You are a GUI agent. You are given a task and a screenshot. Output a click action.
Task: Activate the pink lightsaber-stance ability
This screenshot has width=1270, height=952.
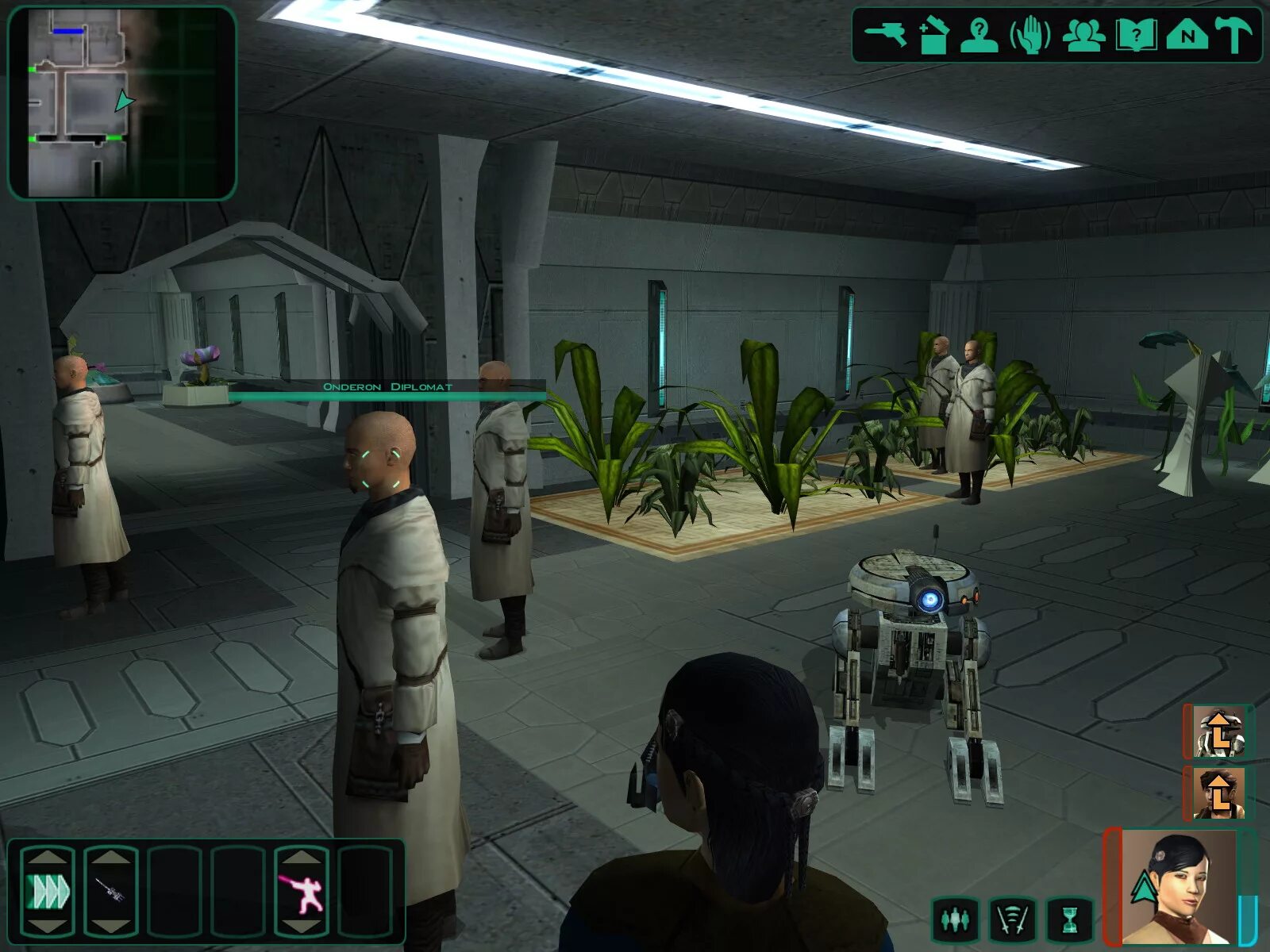(301, 892)
